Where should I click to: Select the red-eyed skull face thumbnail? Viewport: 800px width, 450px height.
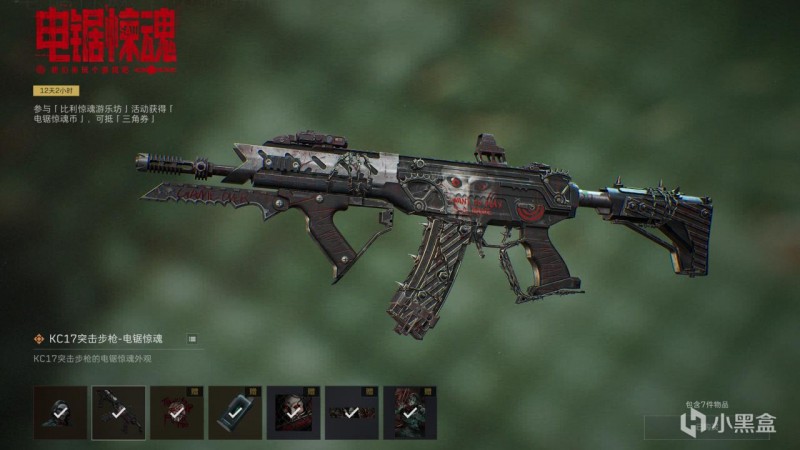tap(293, 413)
